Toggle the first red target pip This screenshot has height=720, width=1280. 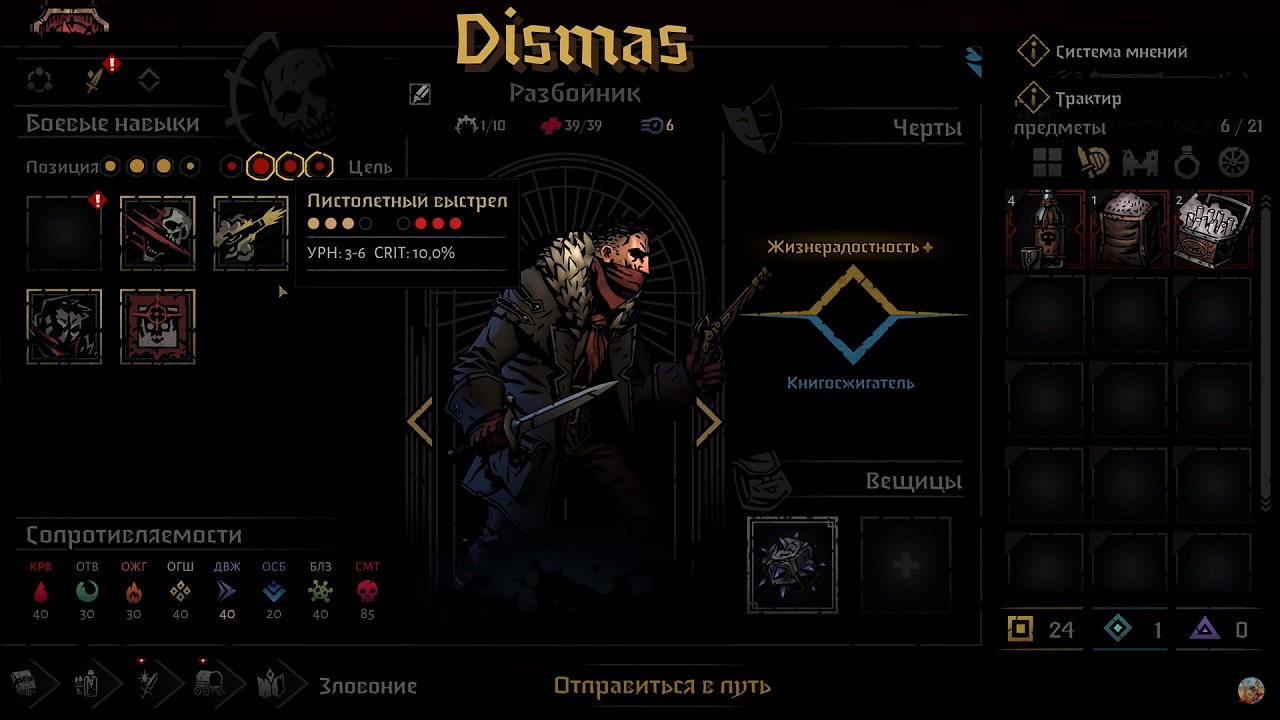(x=232, y=166)
